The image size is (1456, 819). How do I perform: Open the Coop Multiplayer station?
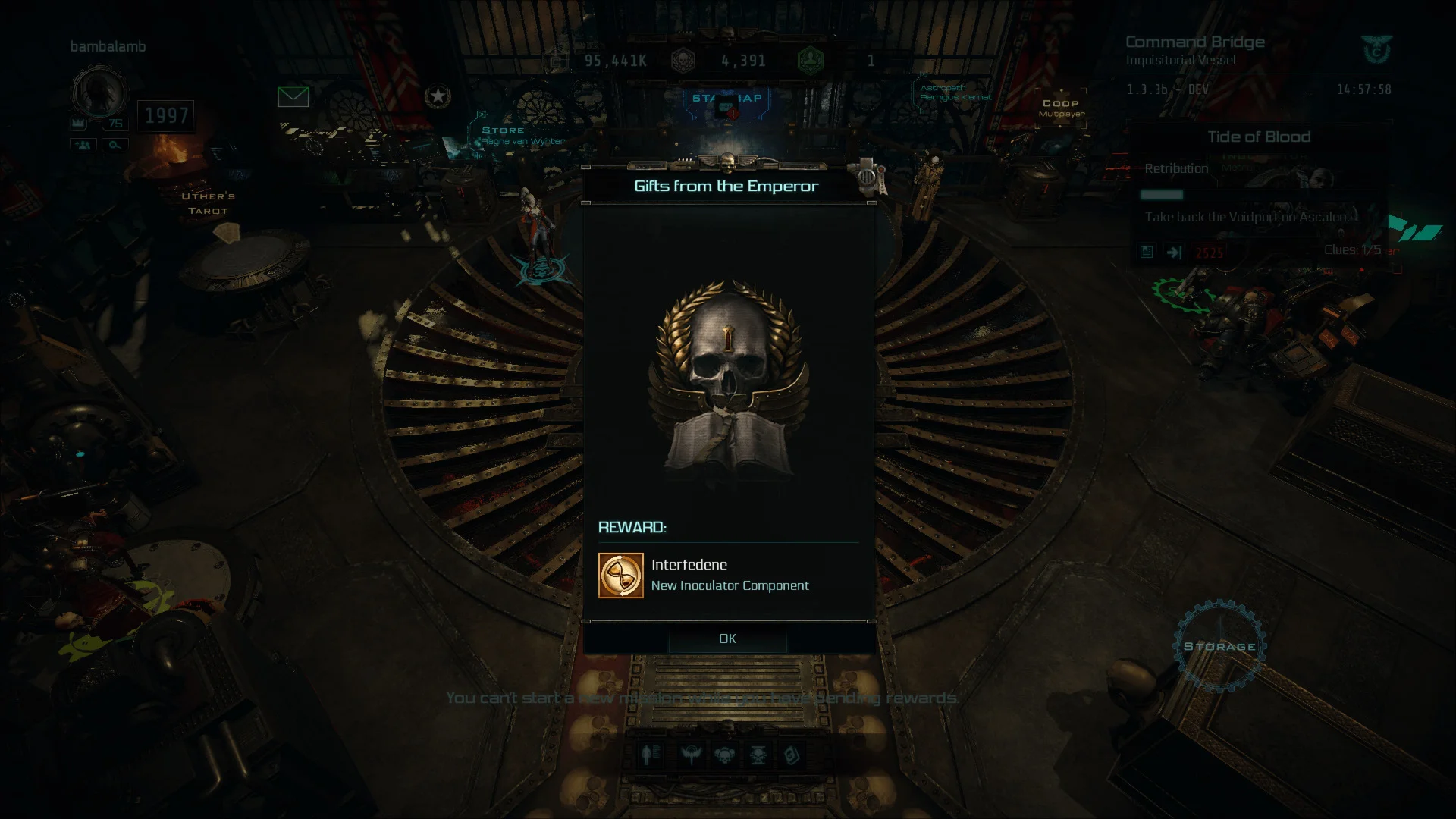pos(1060,107)
